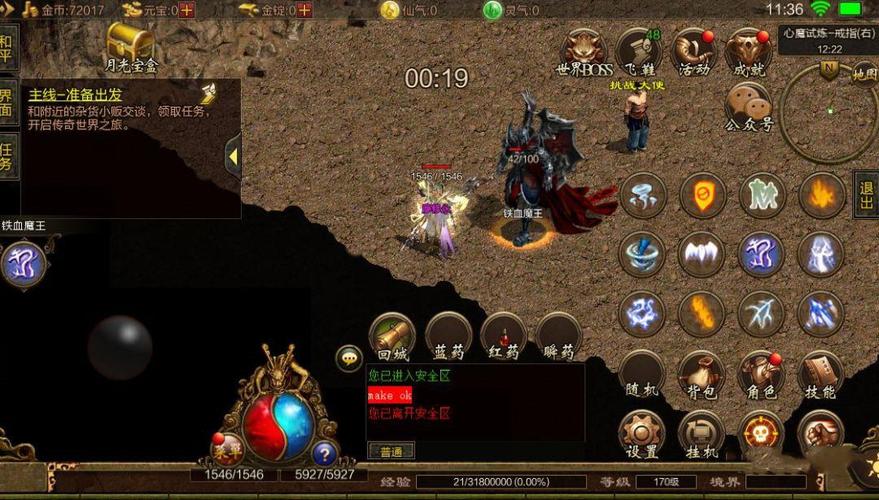Open the 设置 settings gear
Image resolution: width=879 pixels, height=500 pixels.
[x=642, y=432]
